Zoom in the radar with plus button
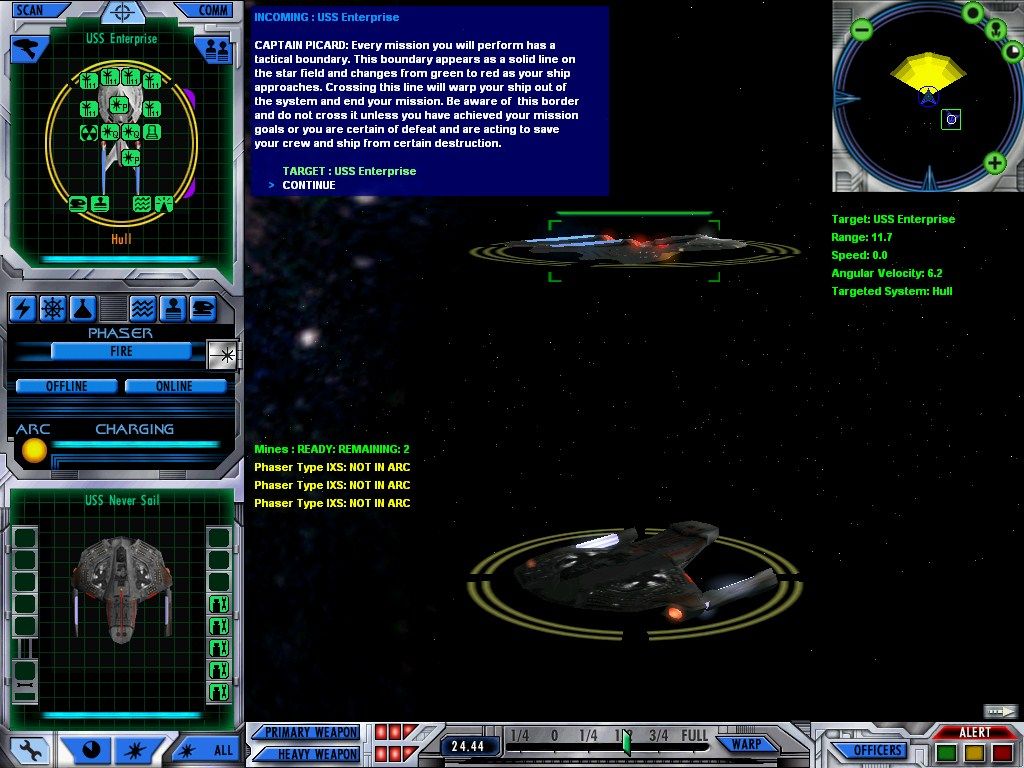1024x768 pixels. 994,163
